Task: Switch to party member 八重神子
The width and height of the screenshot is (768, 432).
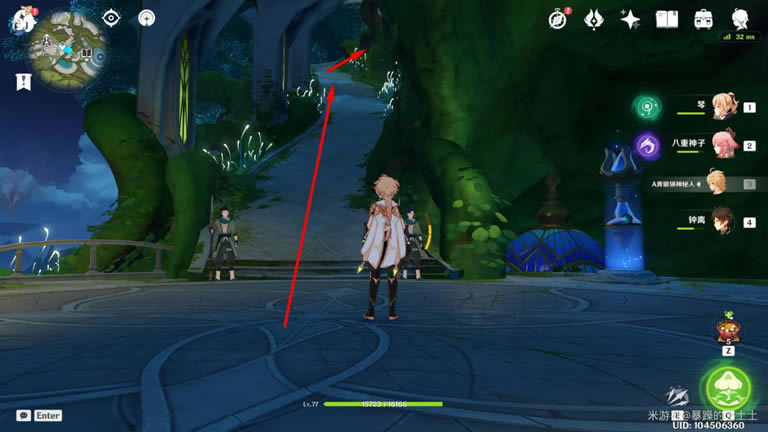Action: click(x=720, y=145)
